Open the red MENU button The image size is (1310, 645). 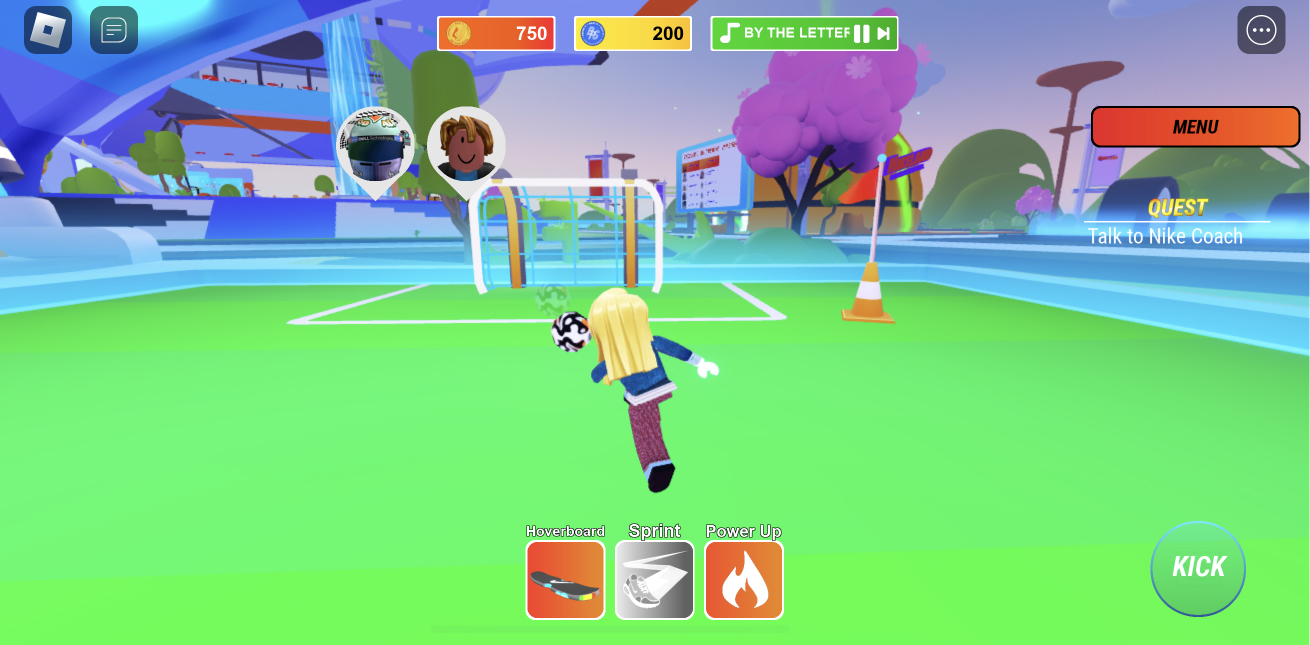[x=1195, y=127]
